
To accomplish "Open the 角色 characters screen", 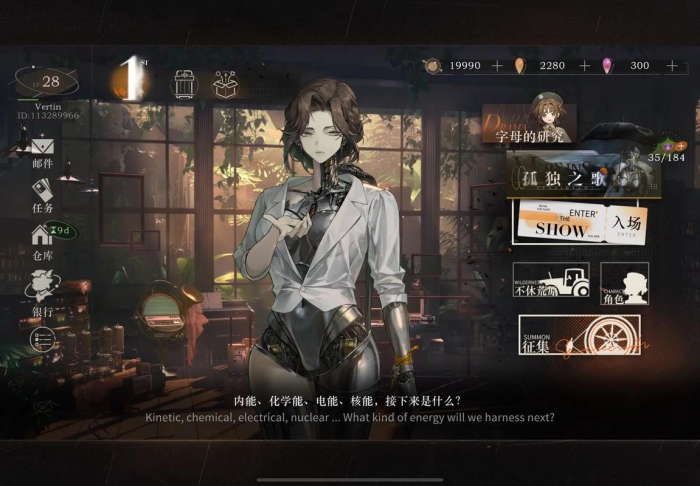I will tap(624, 284).
